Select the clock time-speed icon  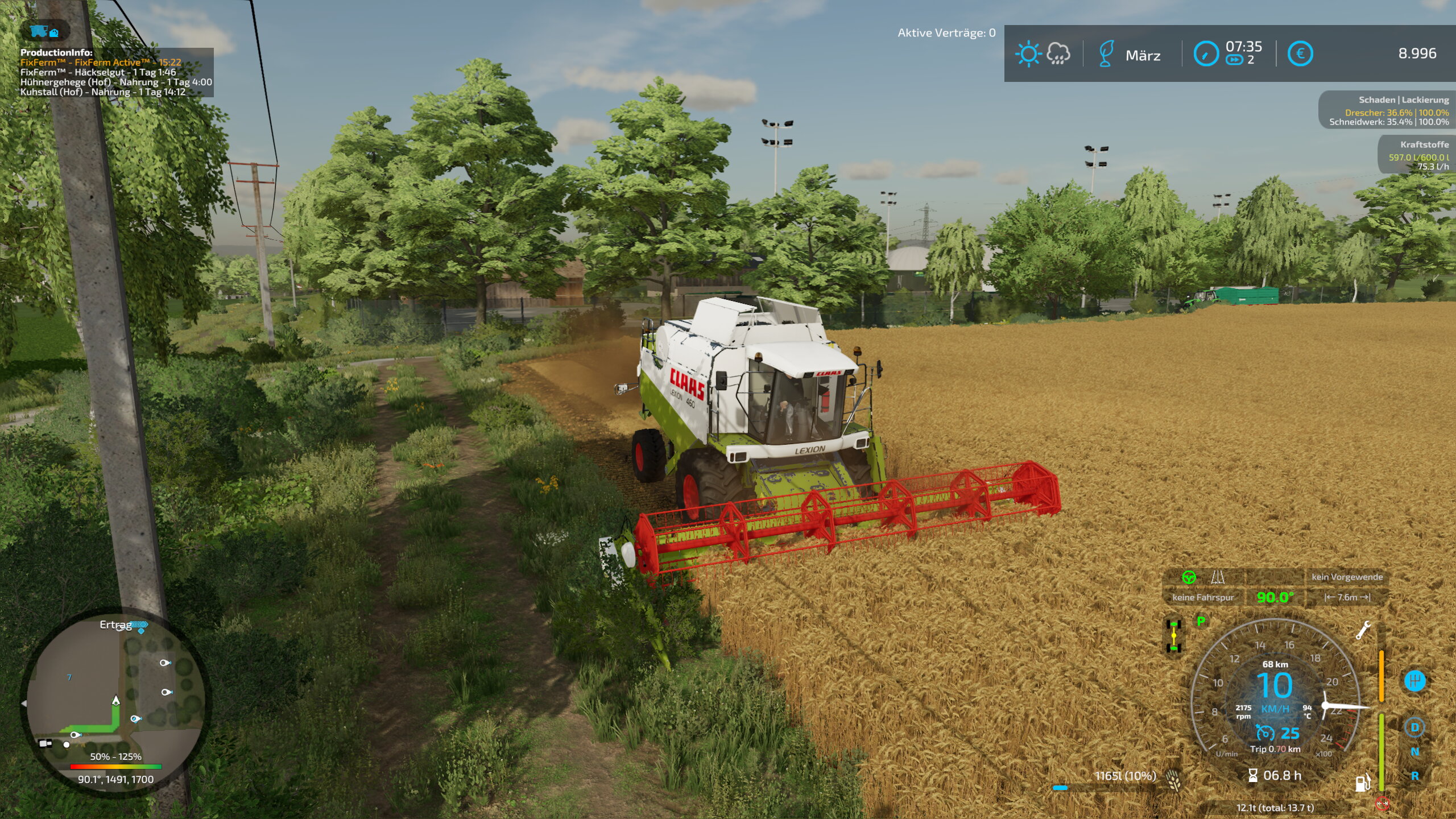point(1205,54)
